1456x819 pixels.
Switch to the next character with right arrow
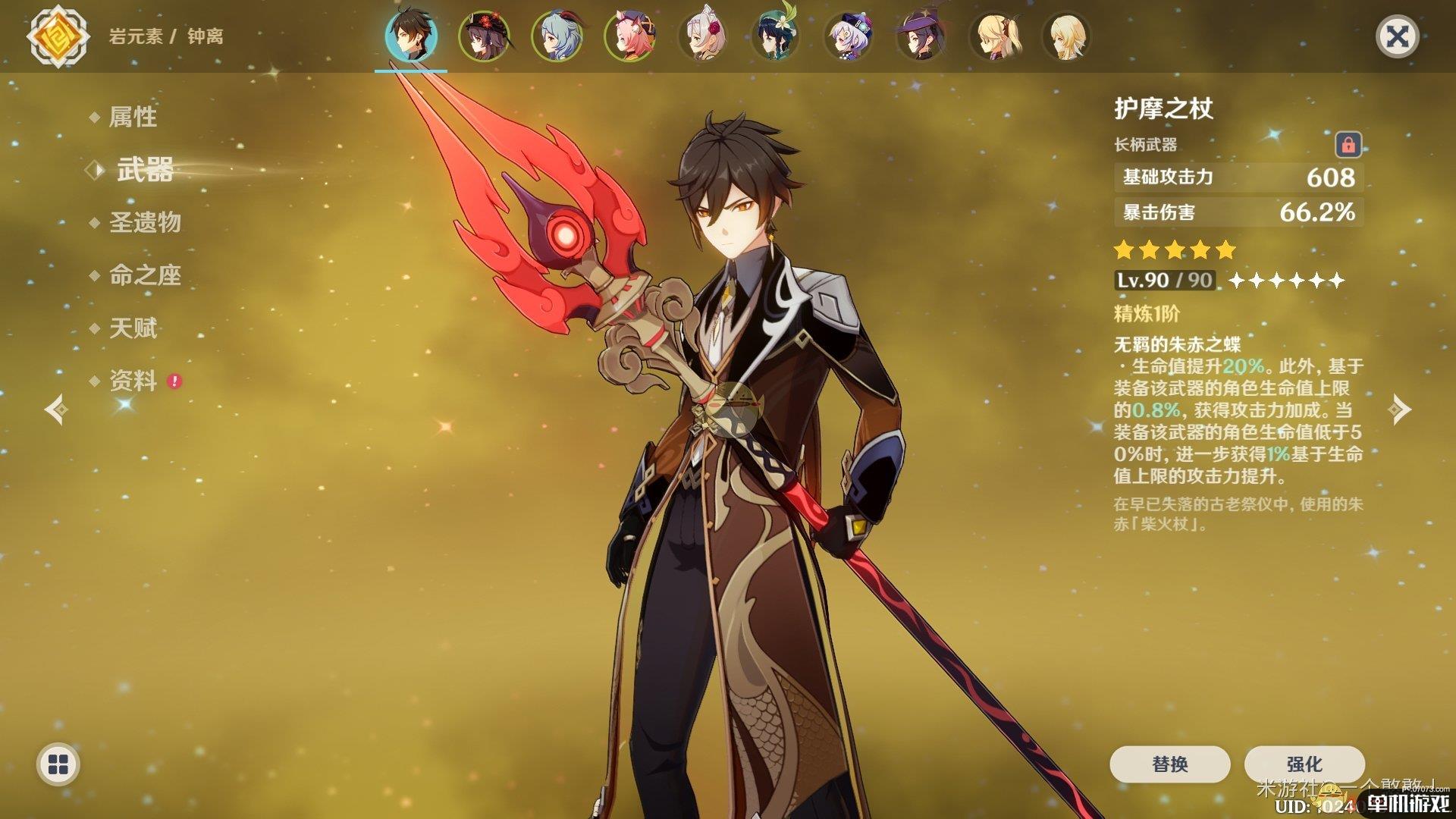pyautogui.click(x=1399, y=409)
